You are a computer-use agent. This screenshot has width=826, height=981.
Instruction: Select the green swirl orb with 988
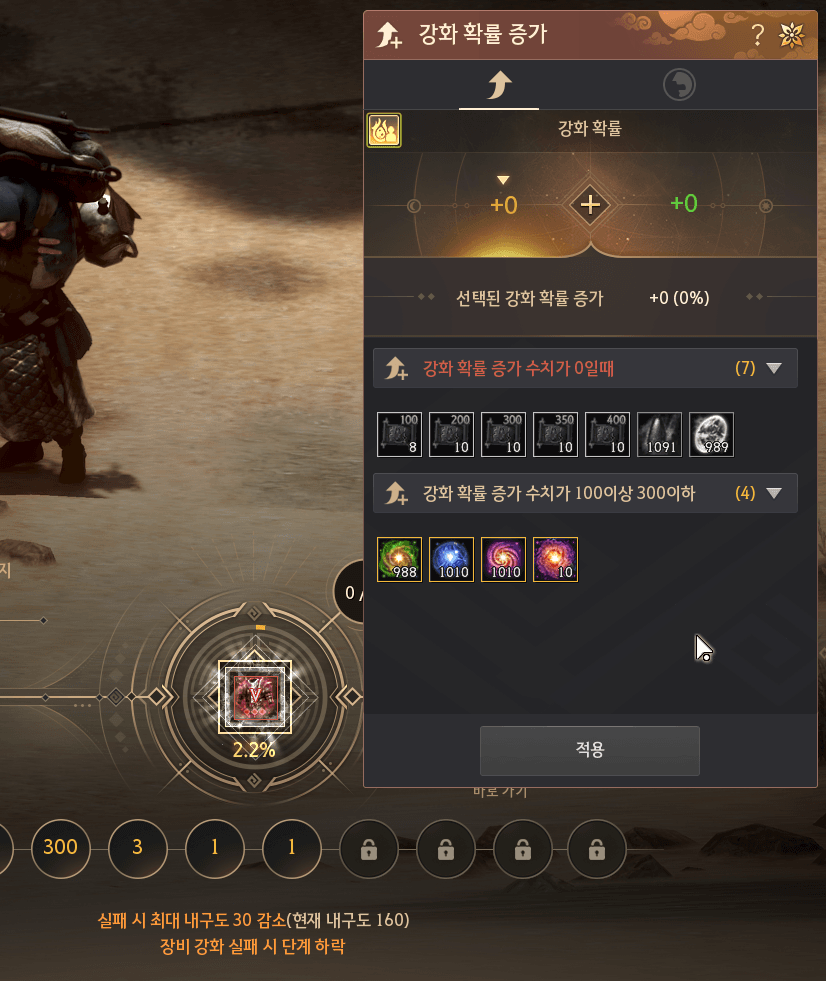click(x=399, y=559)
